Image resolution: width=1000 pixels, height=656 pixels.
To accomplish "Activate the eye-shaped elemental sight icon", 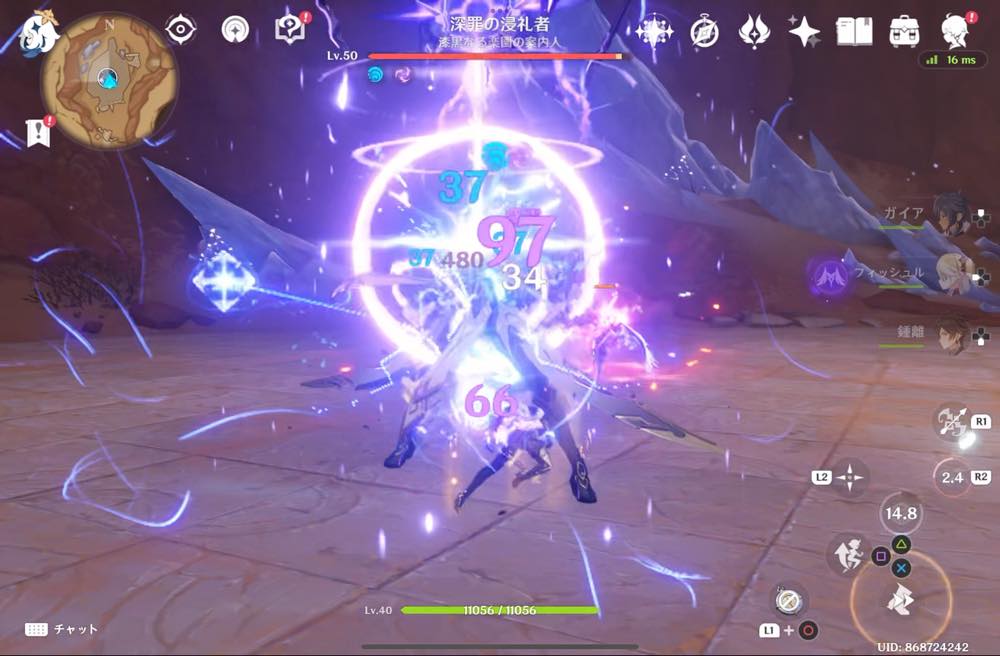I will click(181, 30).
